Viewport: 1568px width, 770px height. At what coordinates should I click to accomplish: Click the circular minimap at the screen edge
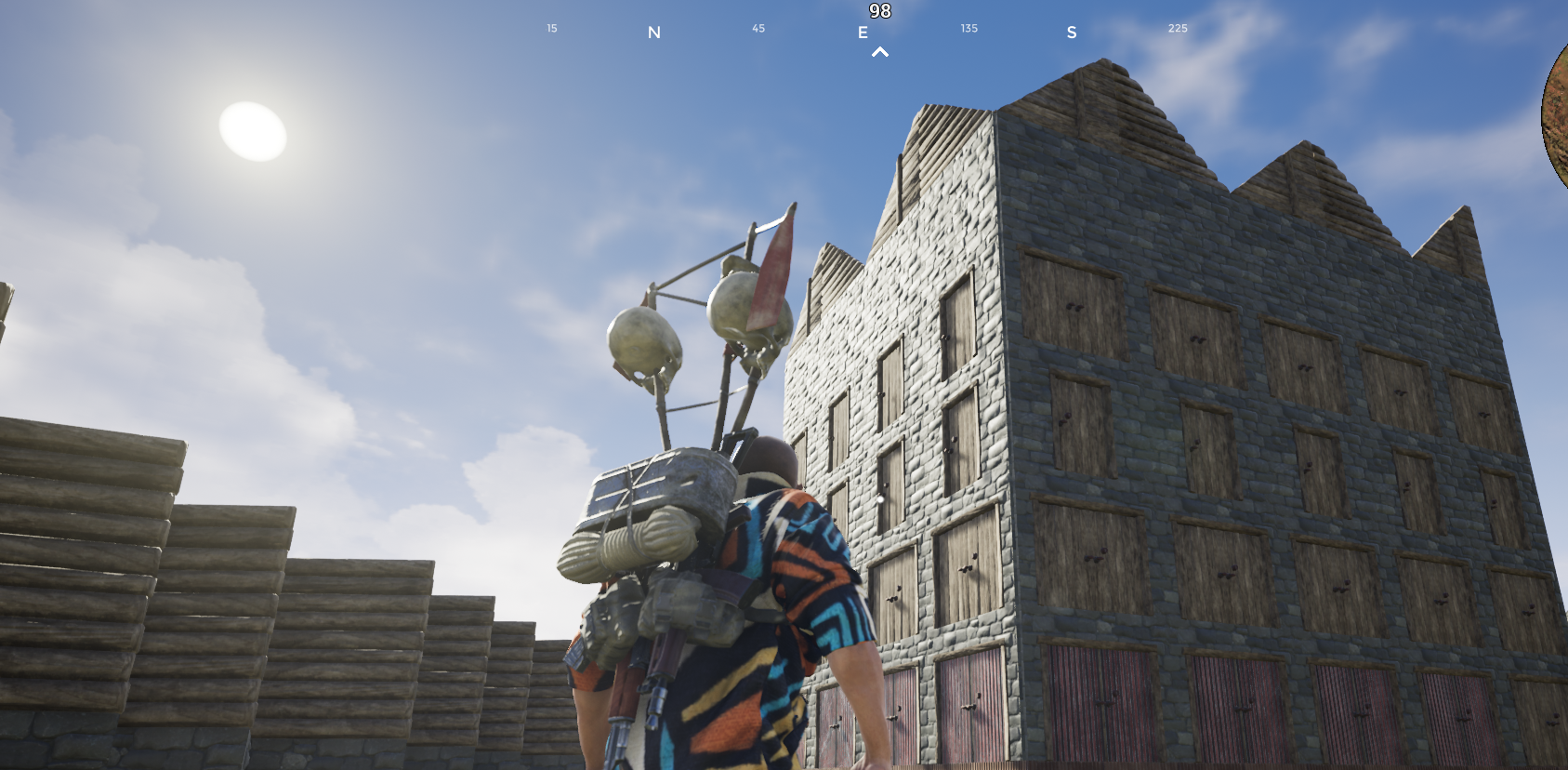(x=1556, y=116)
